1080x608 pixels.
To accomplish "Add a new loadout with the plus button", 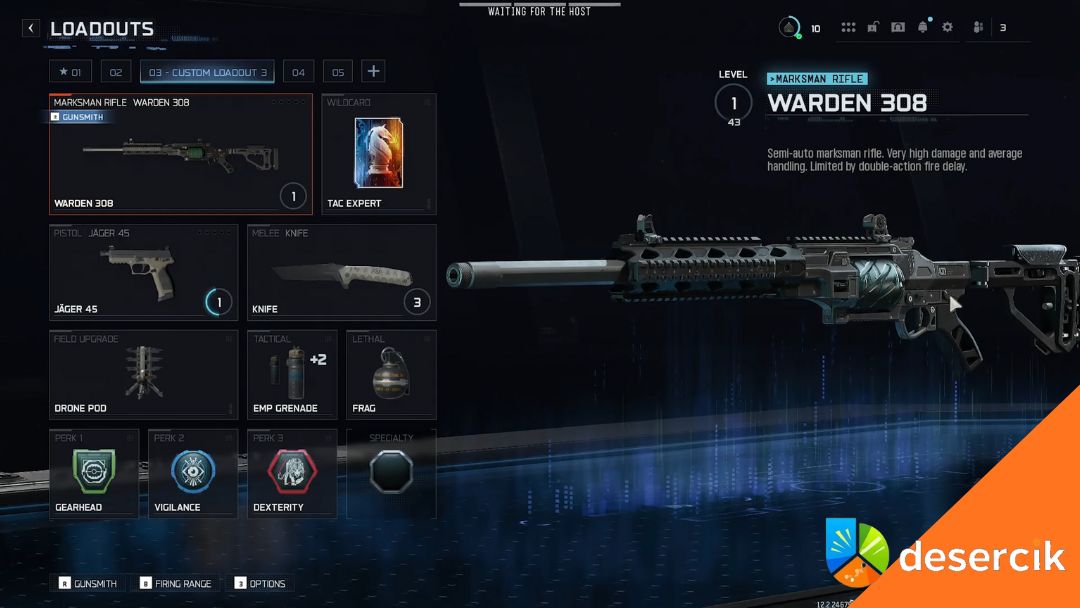I will point(373,71).
